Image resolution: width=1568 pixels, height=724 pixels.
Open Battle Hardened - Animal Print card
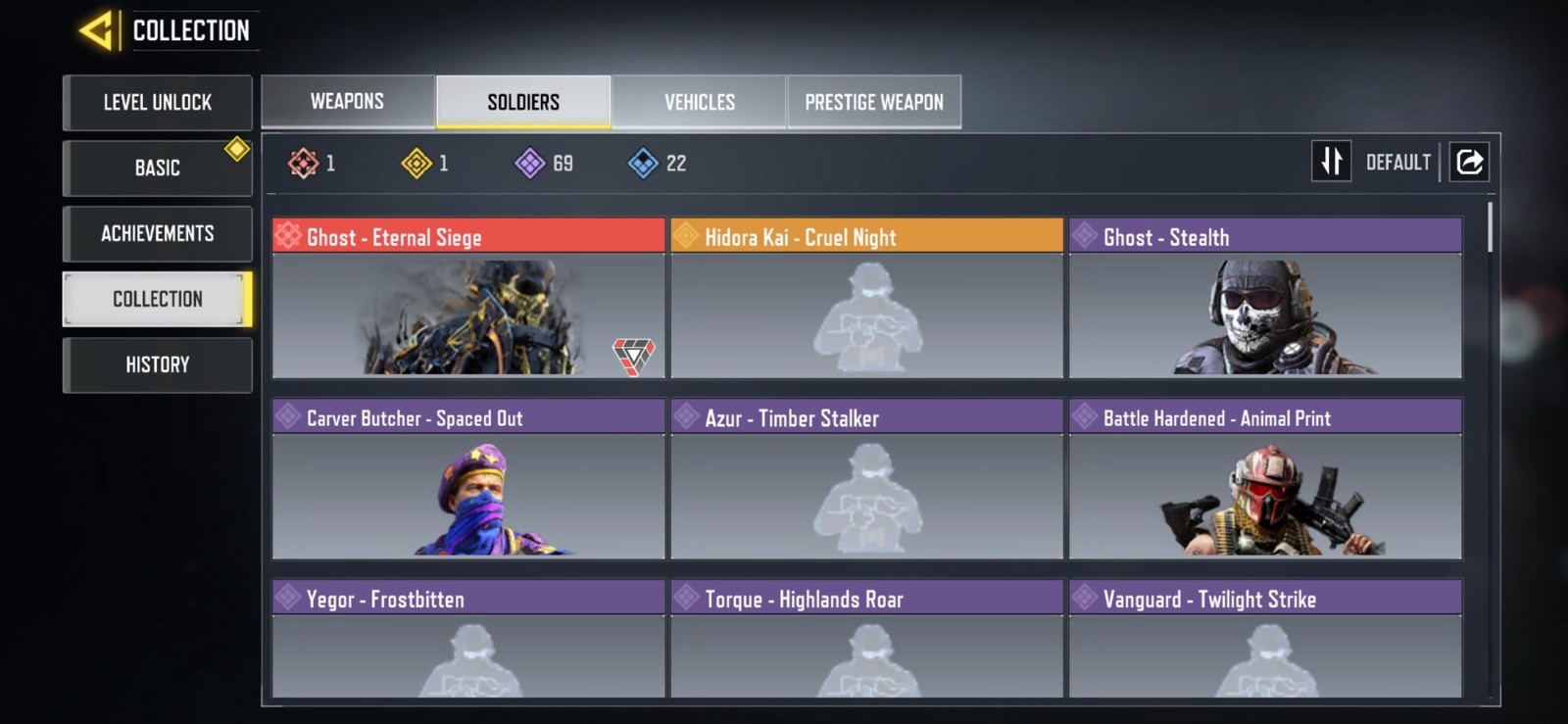[1265, 479]
